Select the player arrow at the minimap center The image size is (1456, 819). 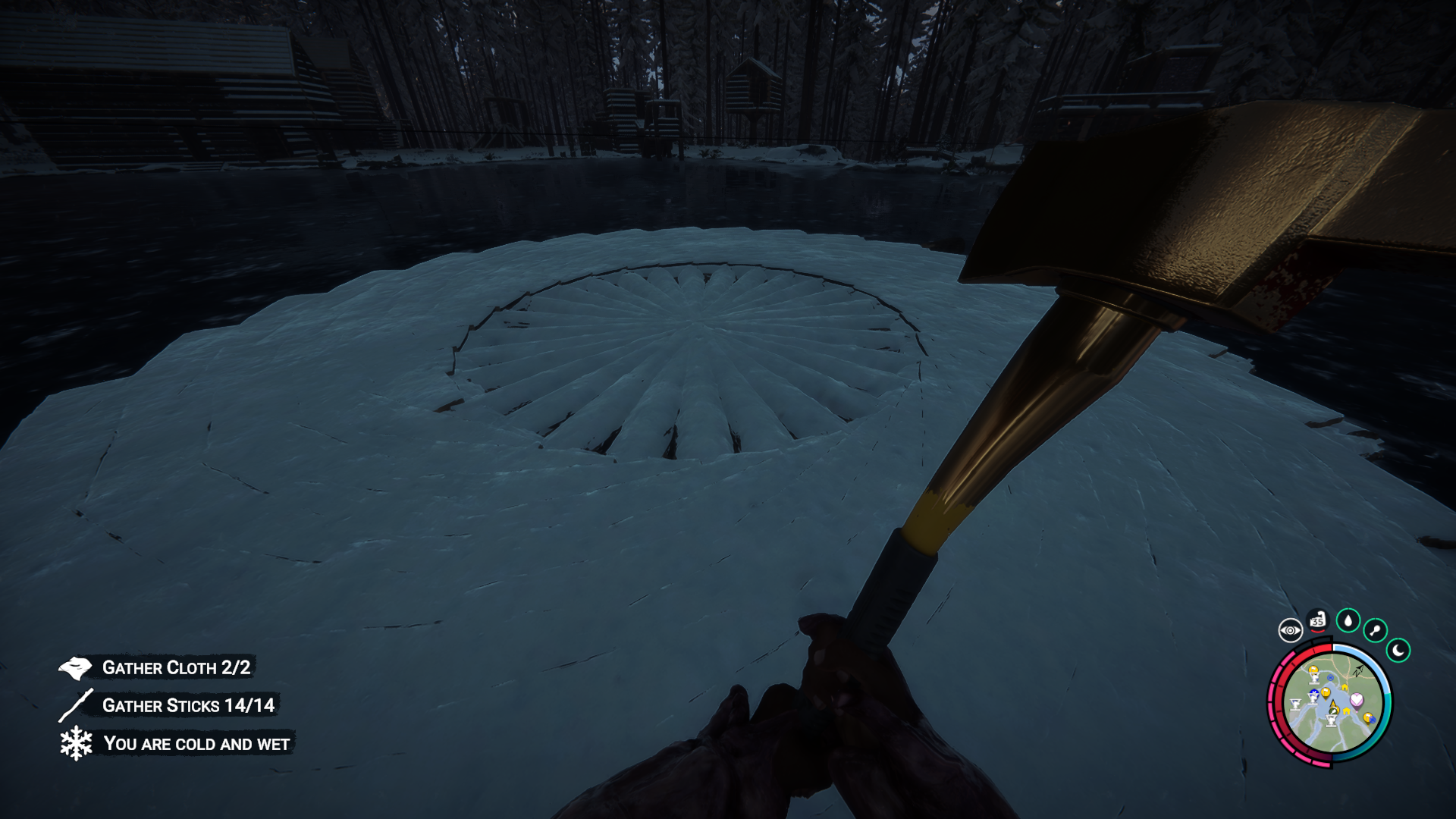pos(1332,704)
